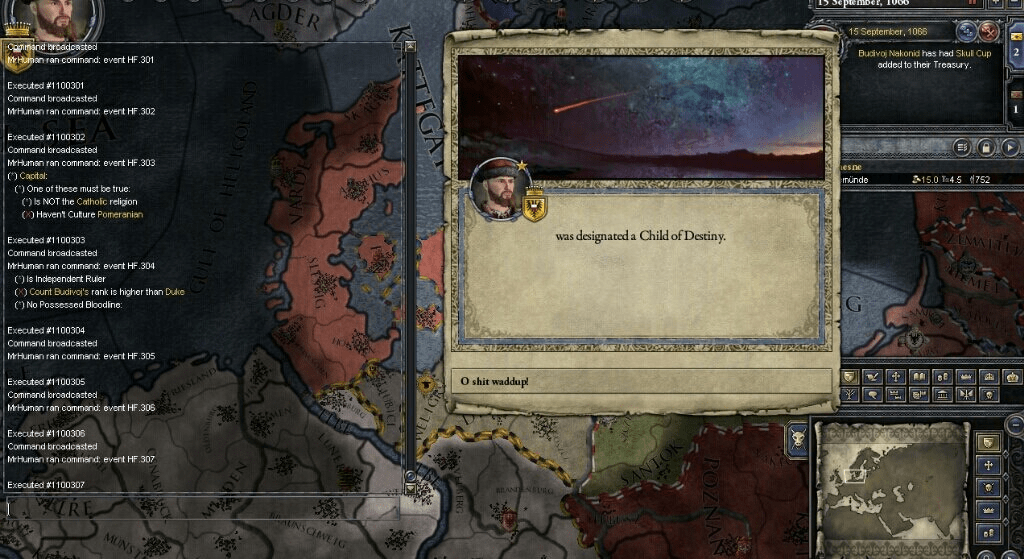The height and width of the screenshot is (559, 1024).
Task: Select the open book map mode button
Action: [x=921, y=377]
